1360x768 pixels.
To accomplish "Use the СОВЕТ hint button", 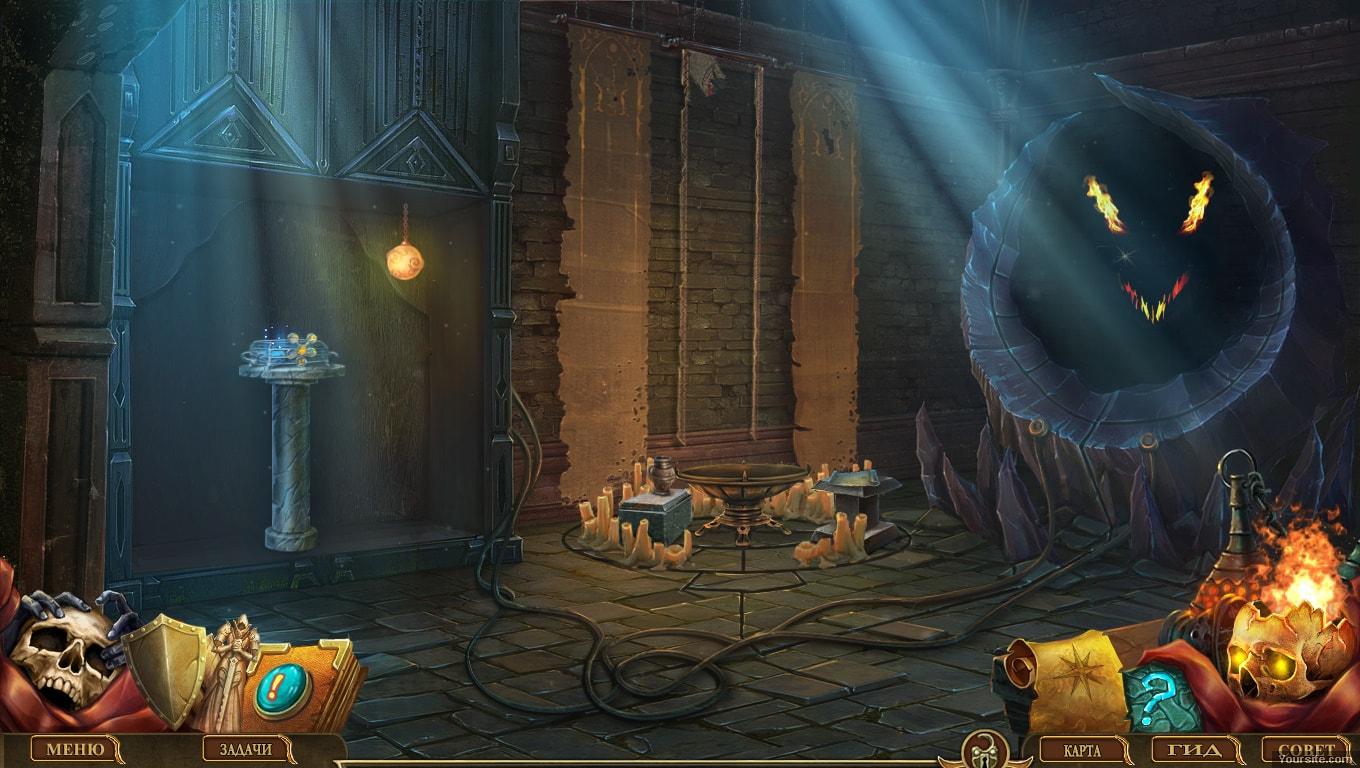I will (1307, 750).
